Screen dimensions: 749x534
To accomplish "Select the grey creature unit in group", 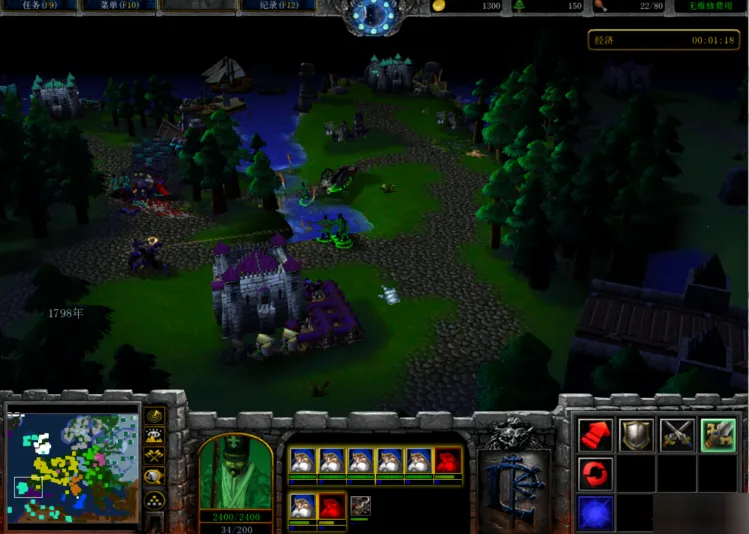I will pyautogui.click(x=360, y=506).
